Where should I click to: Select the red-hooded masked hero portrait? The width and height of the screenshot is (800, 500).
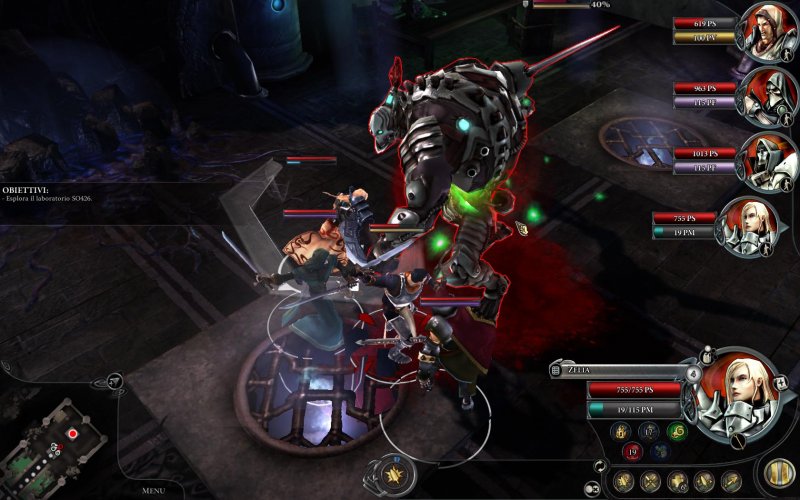pos(769,95)
